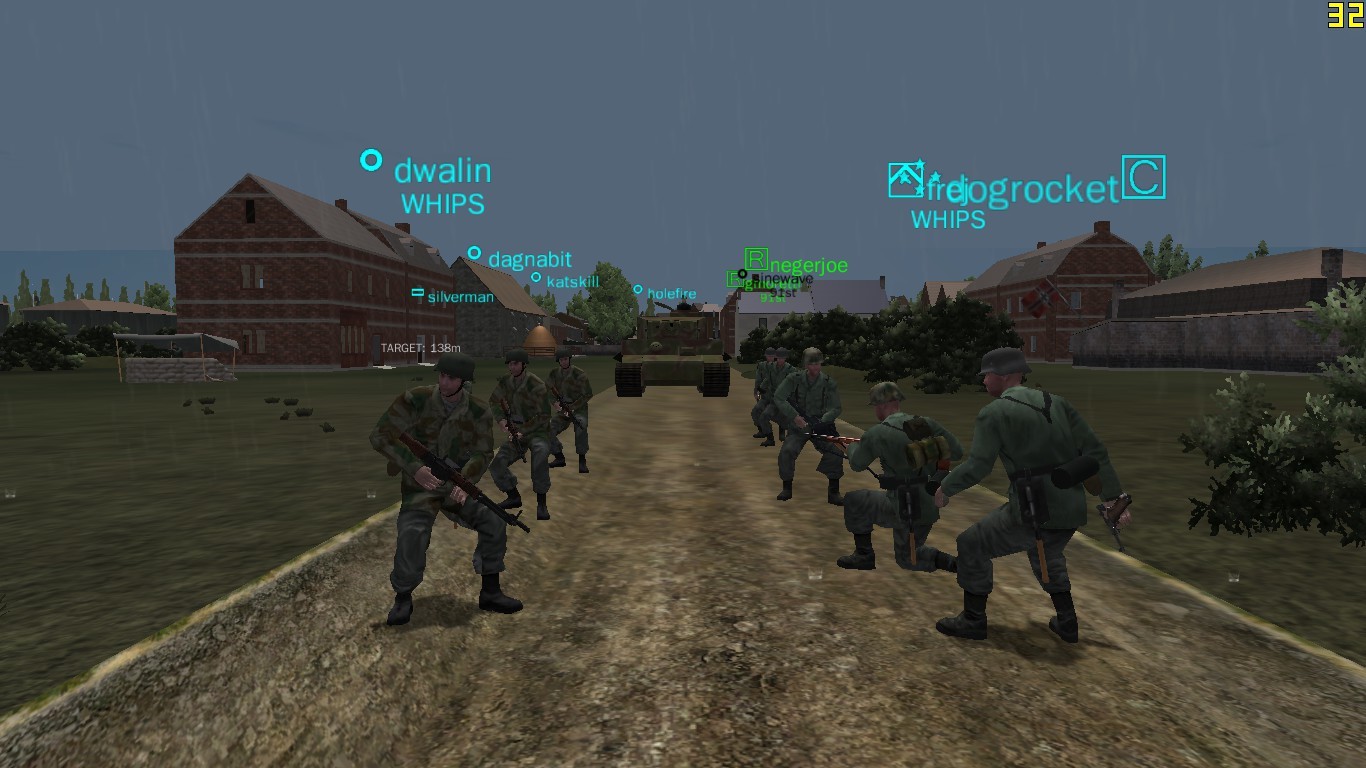Select the player name dwalin
Viewport: 1366px width, 768px height.
tap(442, 171)
